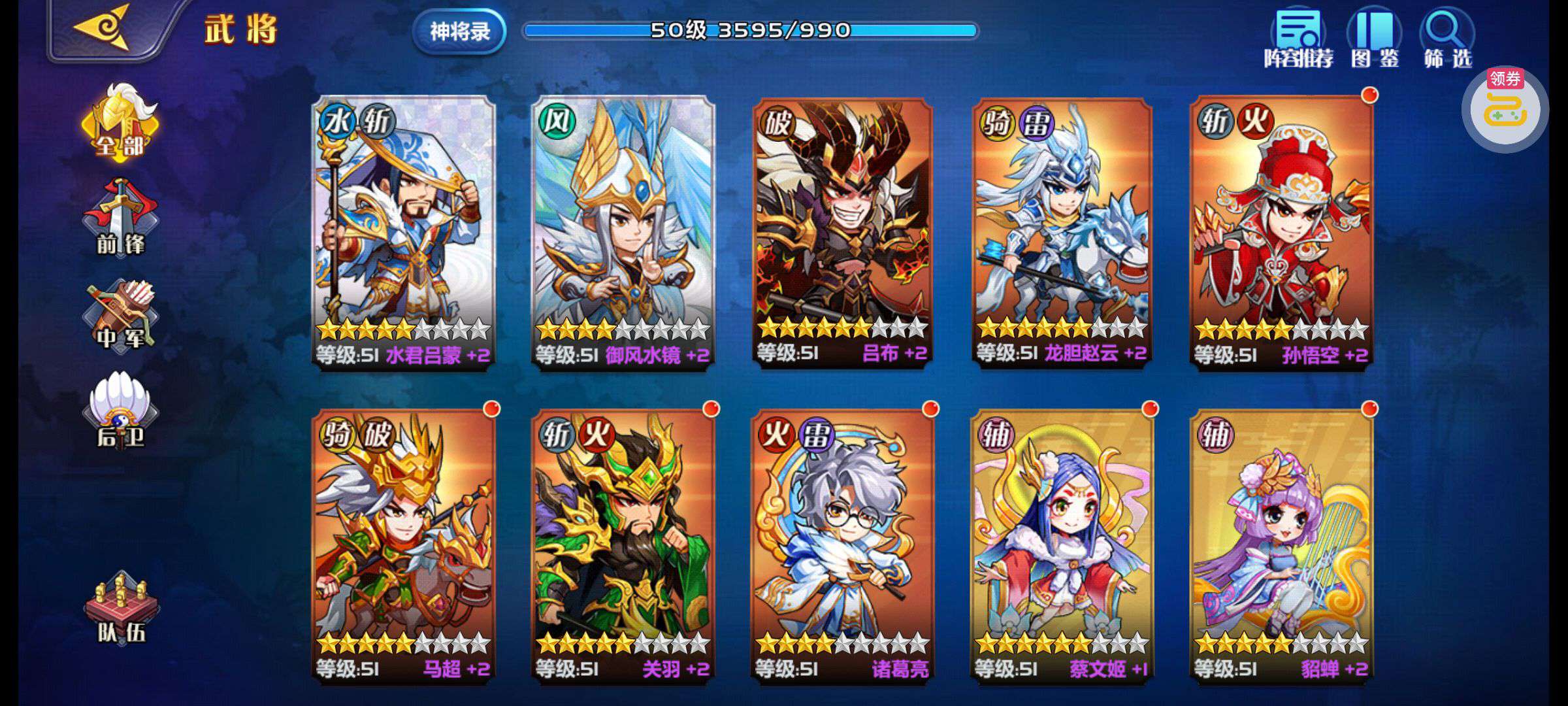Switch to the 中军 archer tab
1568x706 pixels.
(x=120, y=316)
